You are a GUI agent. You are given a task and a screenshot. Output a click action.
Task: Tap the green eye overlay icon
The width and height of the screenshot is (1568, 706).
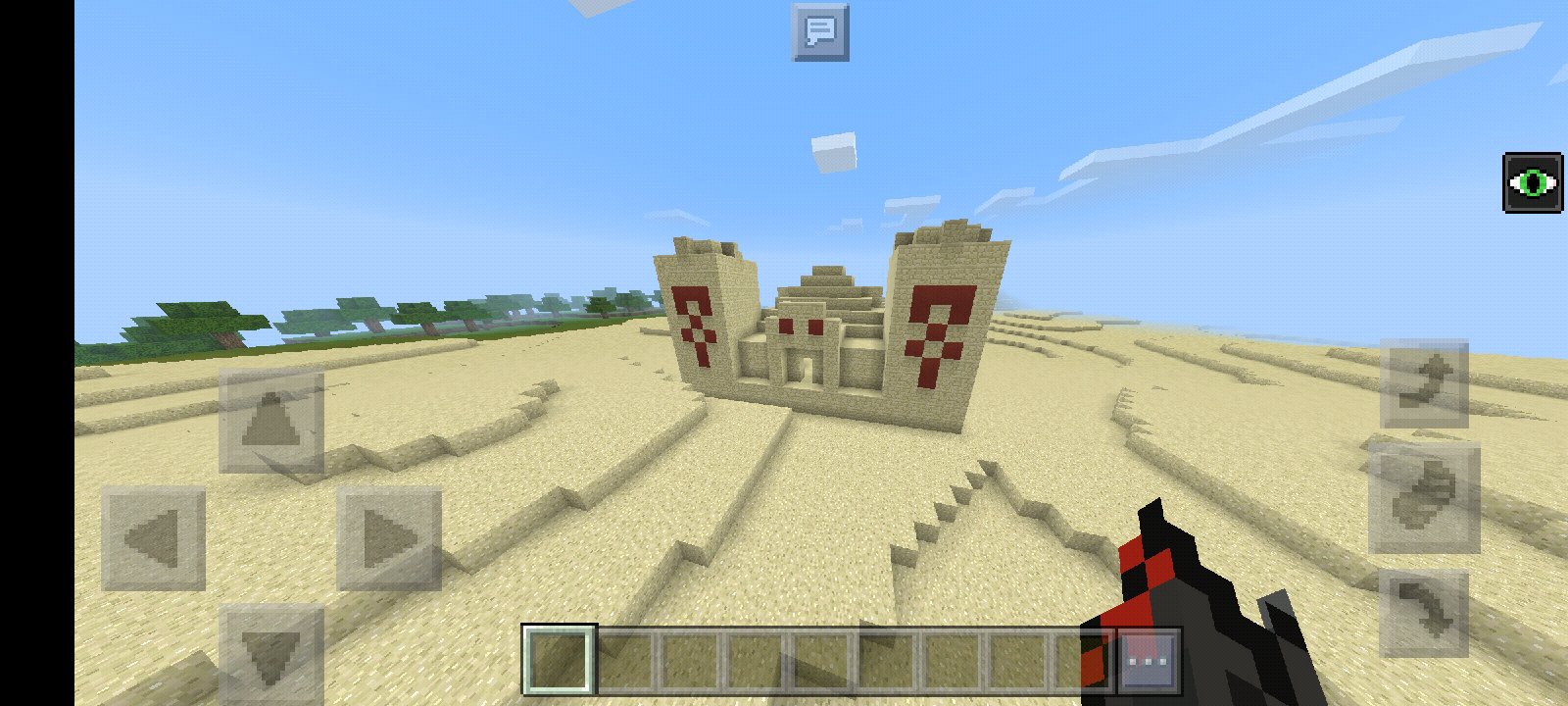(x=1533, y=182)
